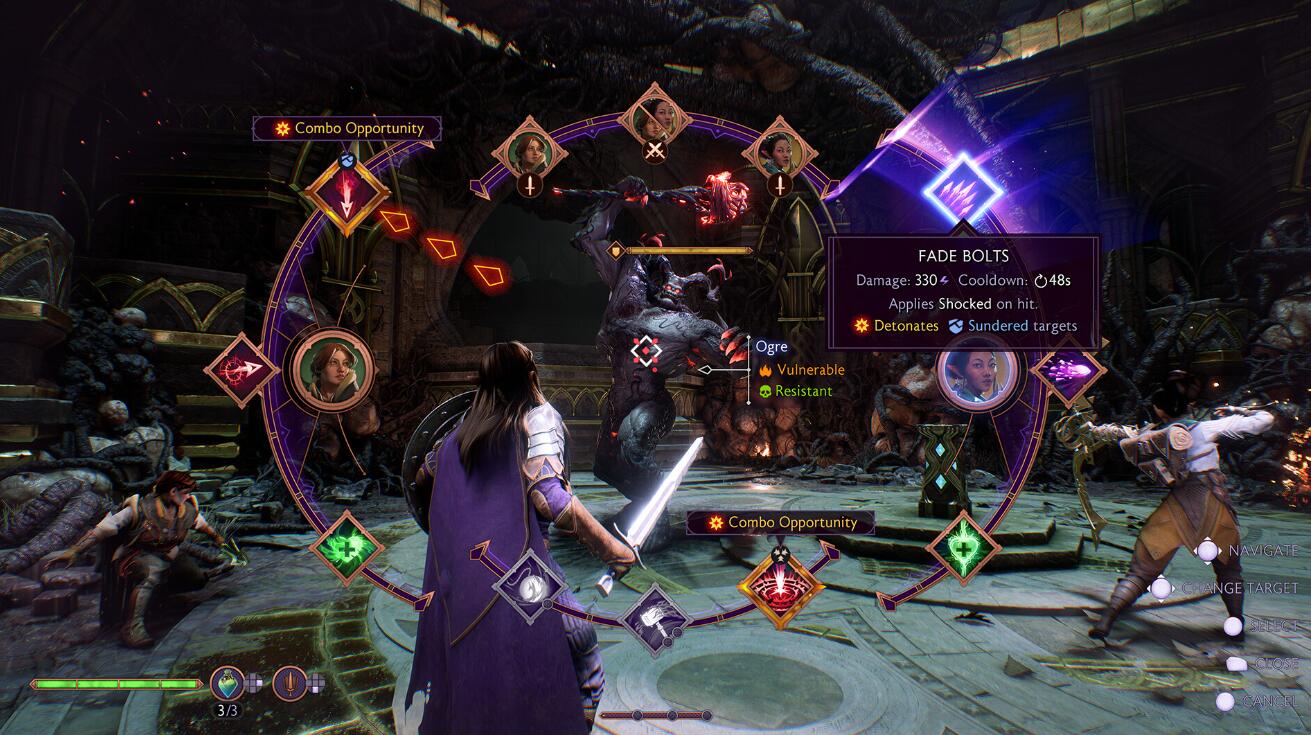Viewport: 1311px width, 735px height.
Task: Select the red-haired companion's large round portrait
Action: 328,369
